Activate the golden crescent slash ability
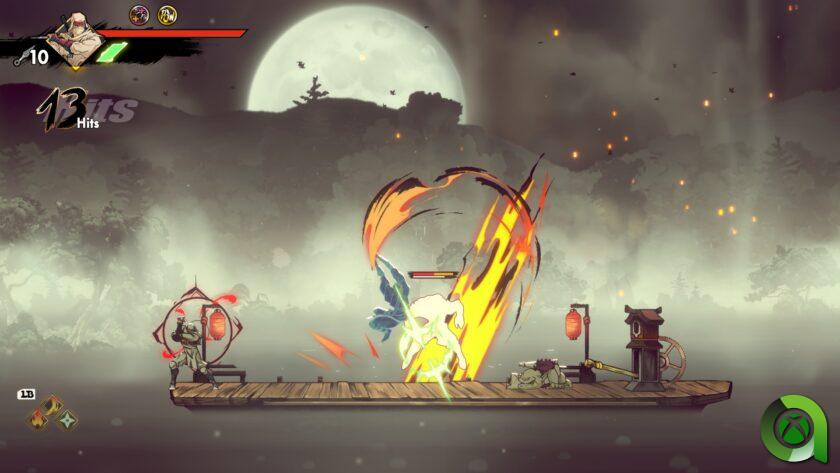This screenshot has height=473, width=840. (52, 406)
